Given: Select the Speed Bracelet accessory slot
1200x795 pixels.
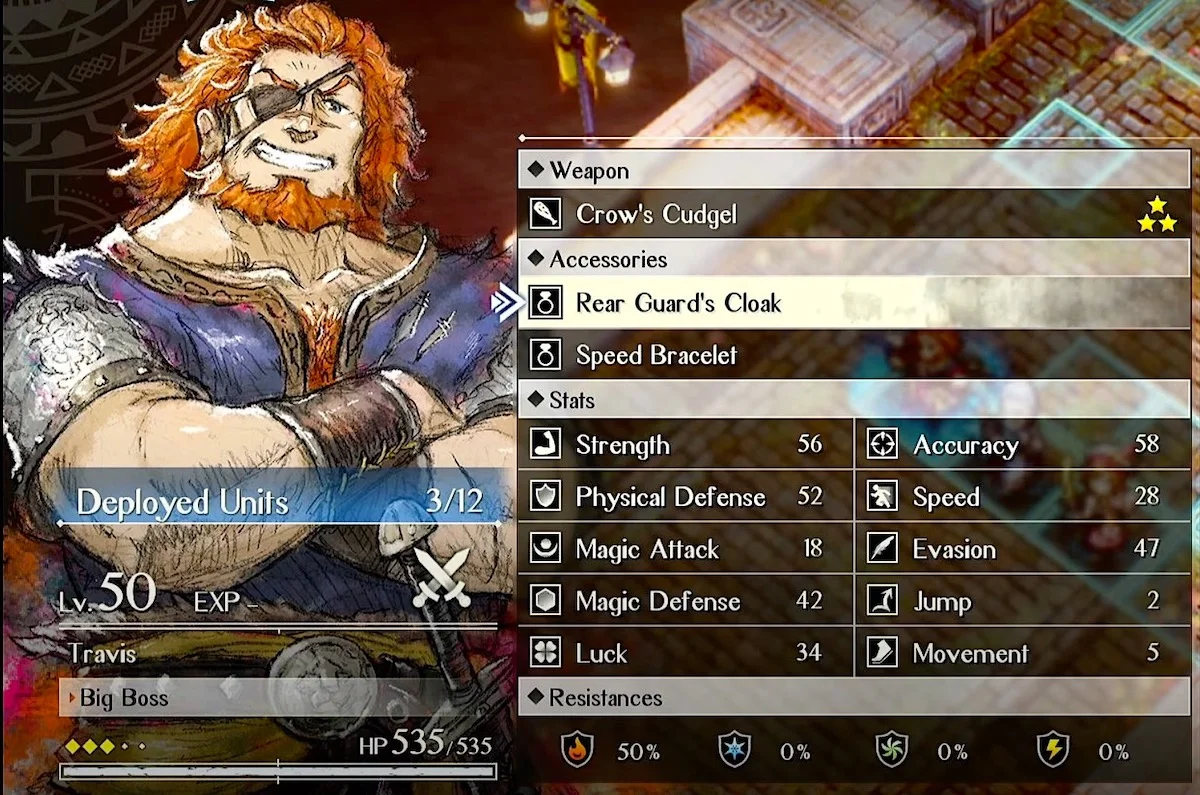Looking at the screenshot, I should tap(656, 355).
